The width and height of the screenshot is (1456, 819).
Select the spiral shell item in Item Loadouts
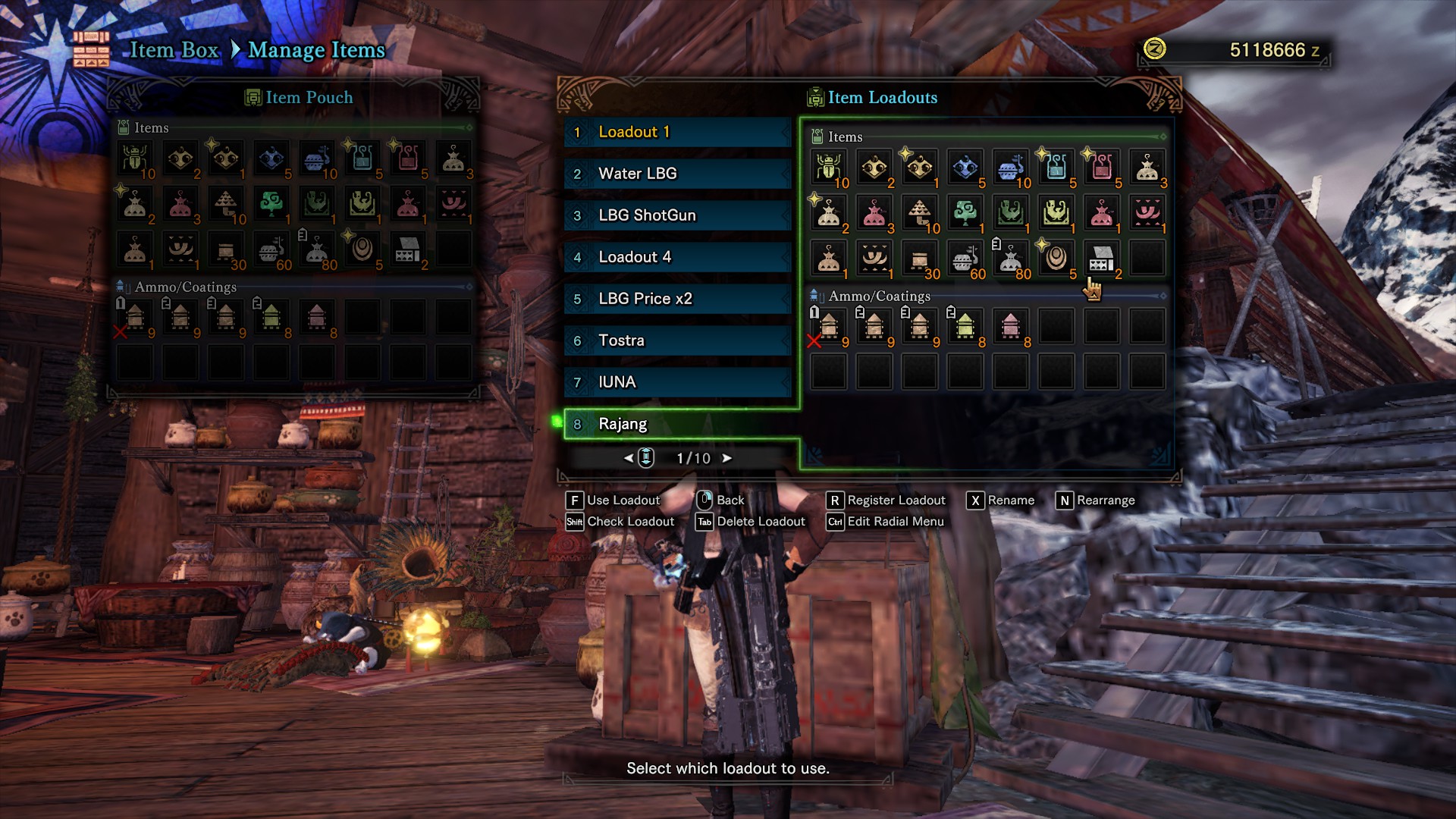point(1056,259)
